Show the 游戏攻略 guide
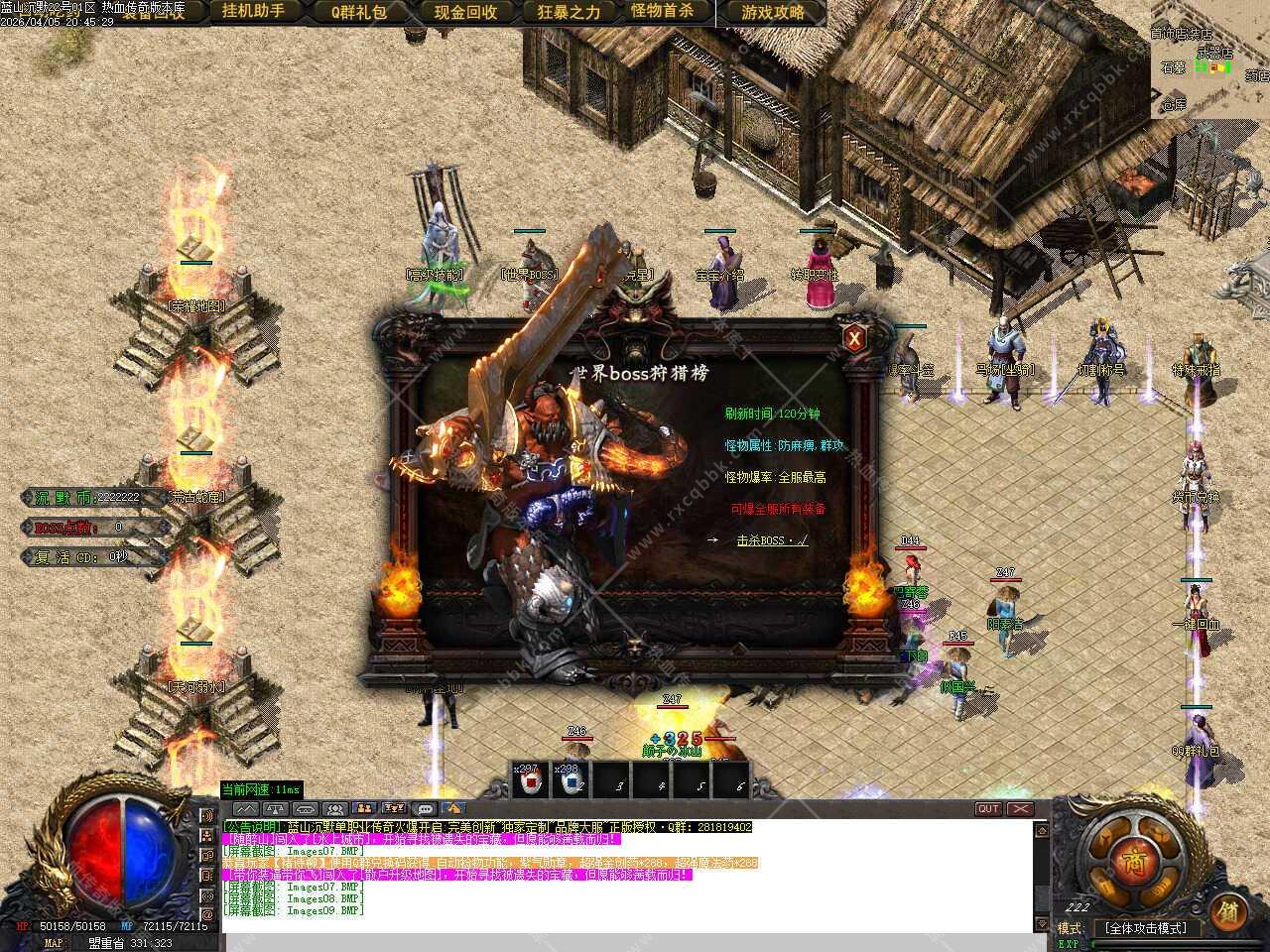Image resolution: width=1270 pixels, height=952 pixels. click(773, 12)
